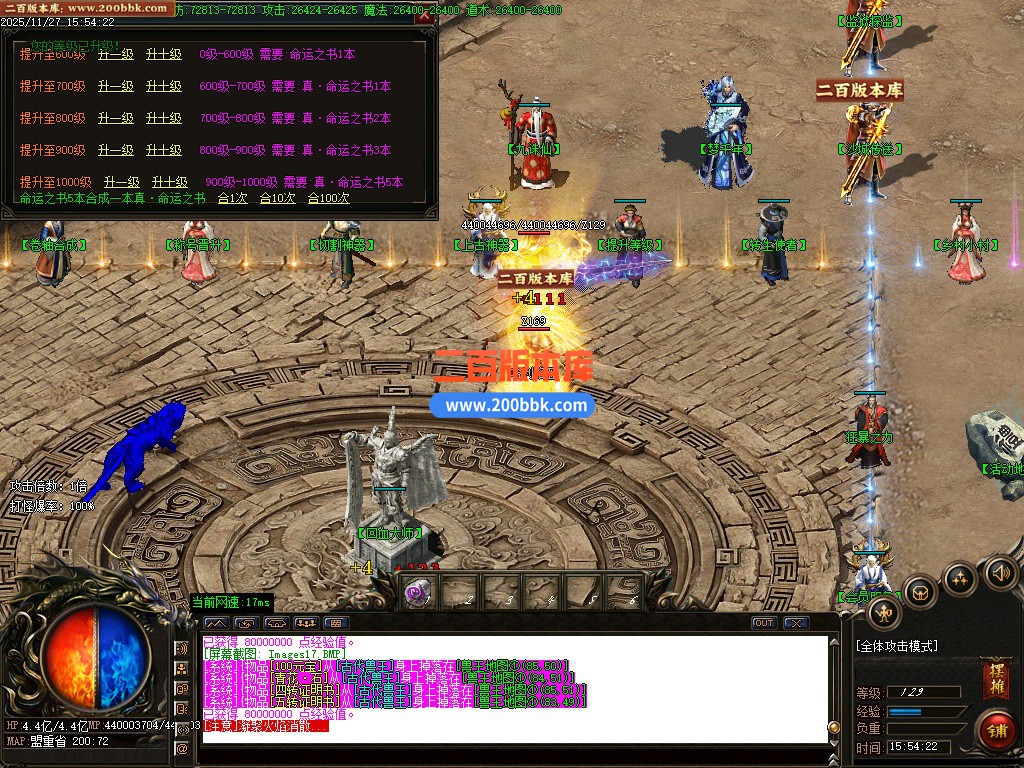
Task: Click 升一级 in the 提升至900级 row
Action: click(x=116, y=151)
